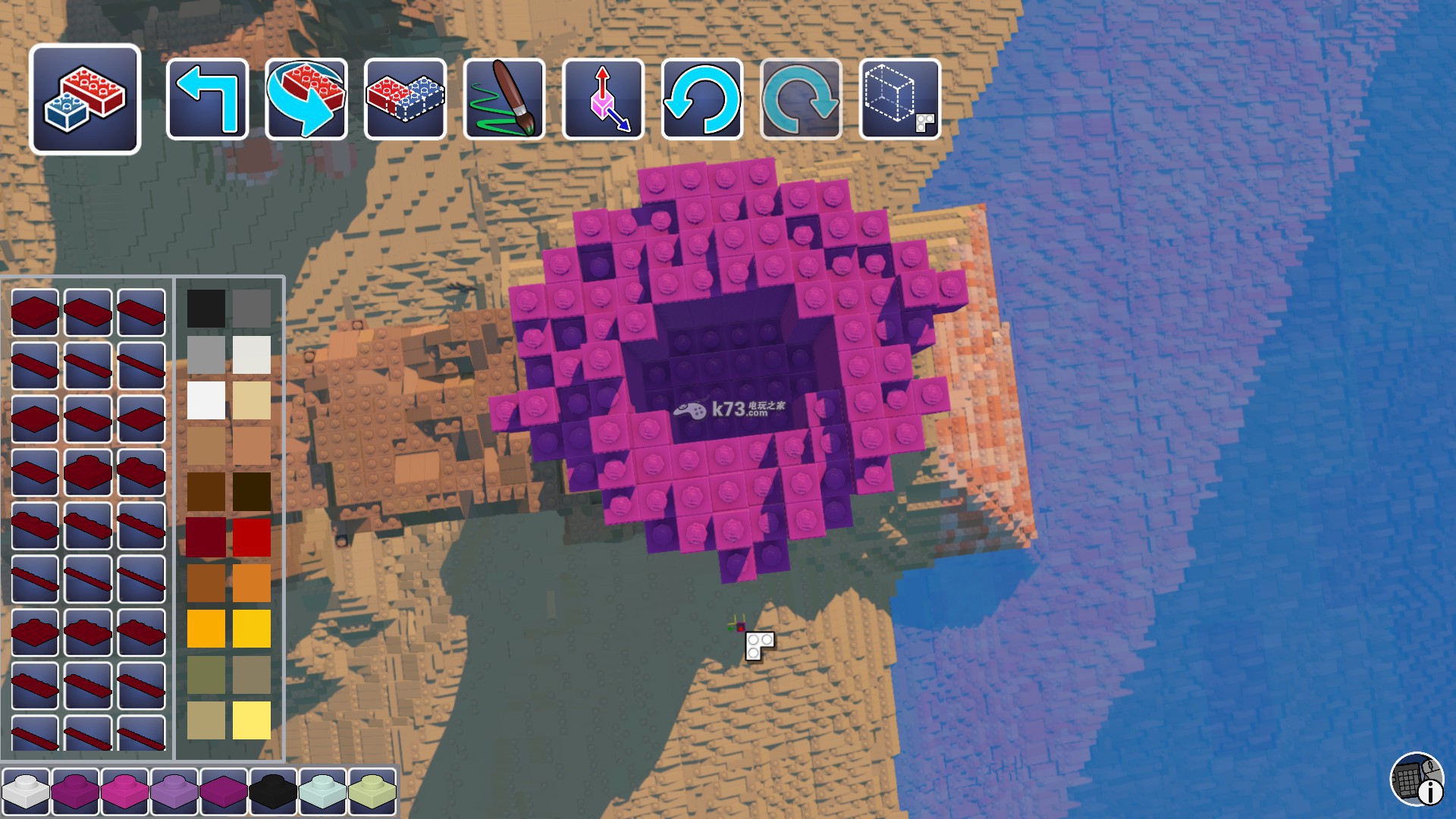Image resolution: width=1456 pixels, height=819 pixels.
Task: Choose the light green hotbar plate
Action: (x=372, y=792)
